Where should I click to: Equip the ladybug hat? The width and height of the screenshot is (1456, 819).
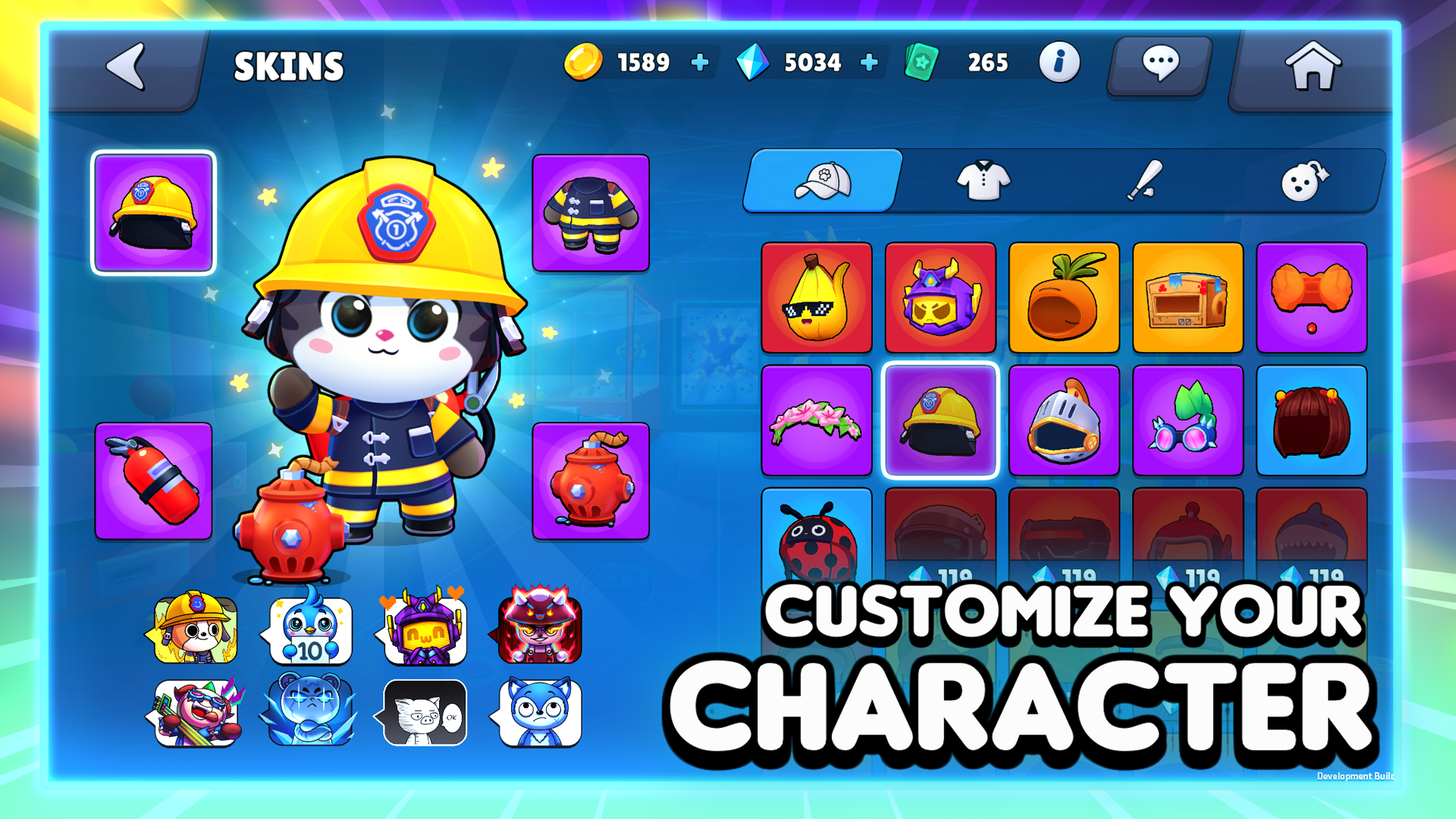tap(817, 543)
